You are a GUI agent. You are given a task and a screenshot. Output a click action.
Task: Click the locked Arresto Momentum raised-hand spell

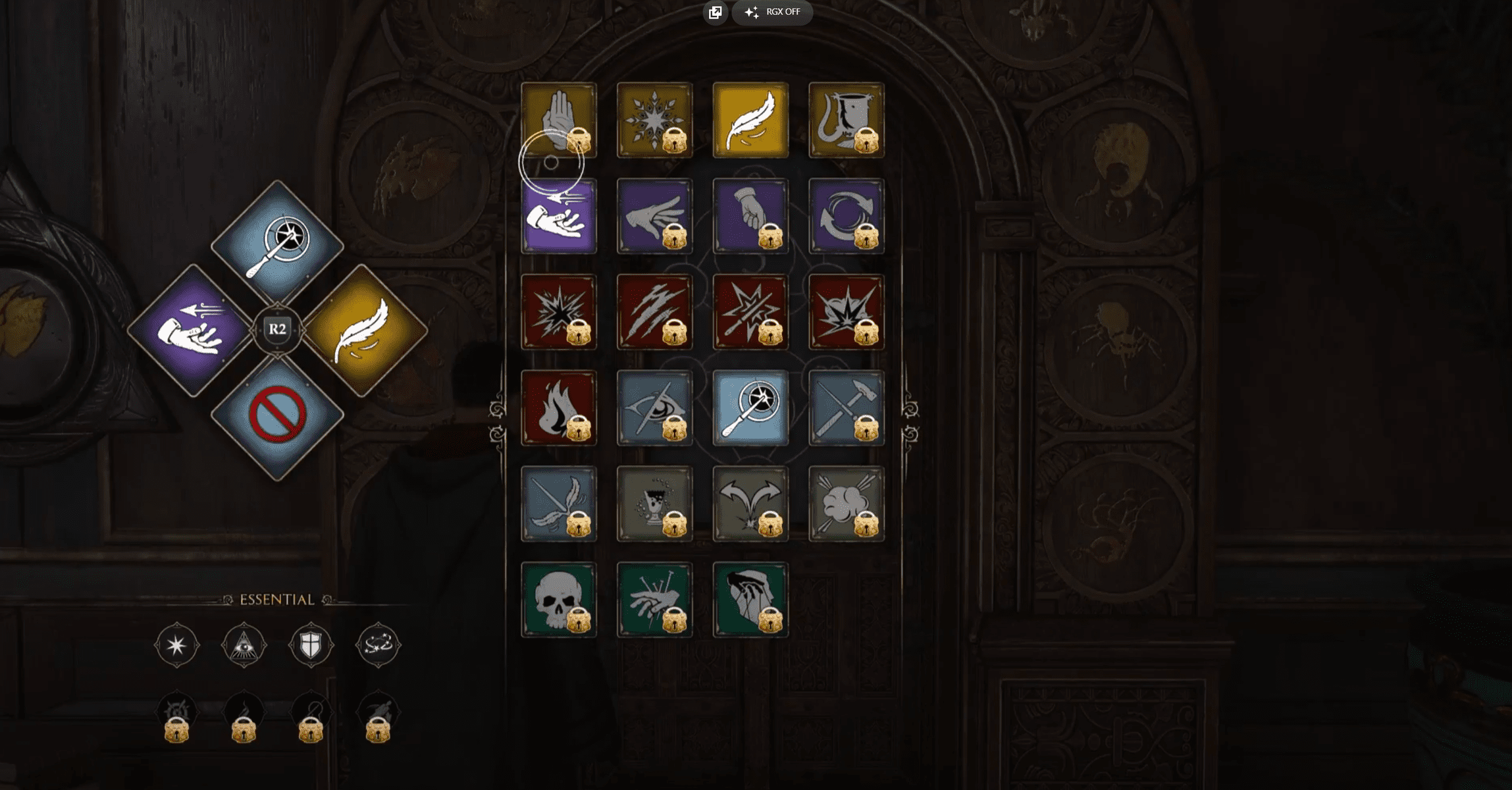point(559,120)
